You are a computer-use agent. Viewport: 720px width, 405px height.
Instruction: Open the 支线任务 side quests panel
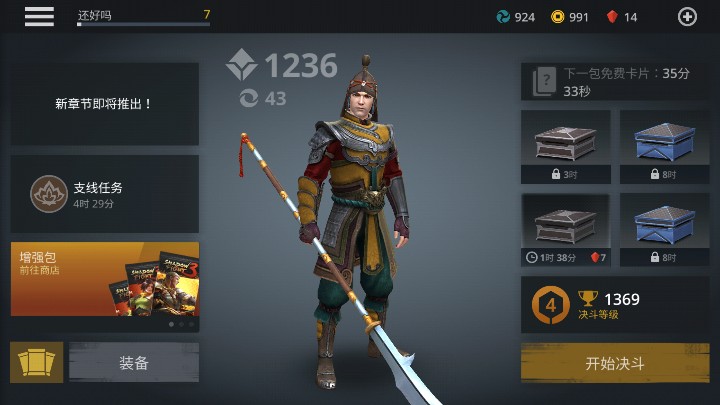(105, 194)
